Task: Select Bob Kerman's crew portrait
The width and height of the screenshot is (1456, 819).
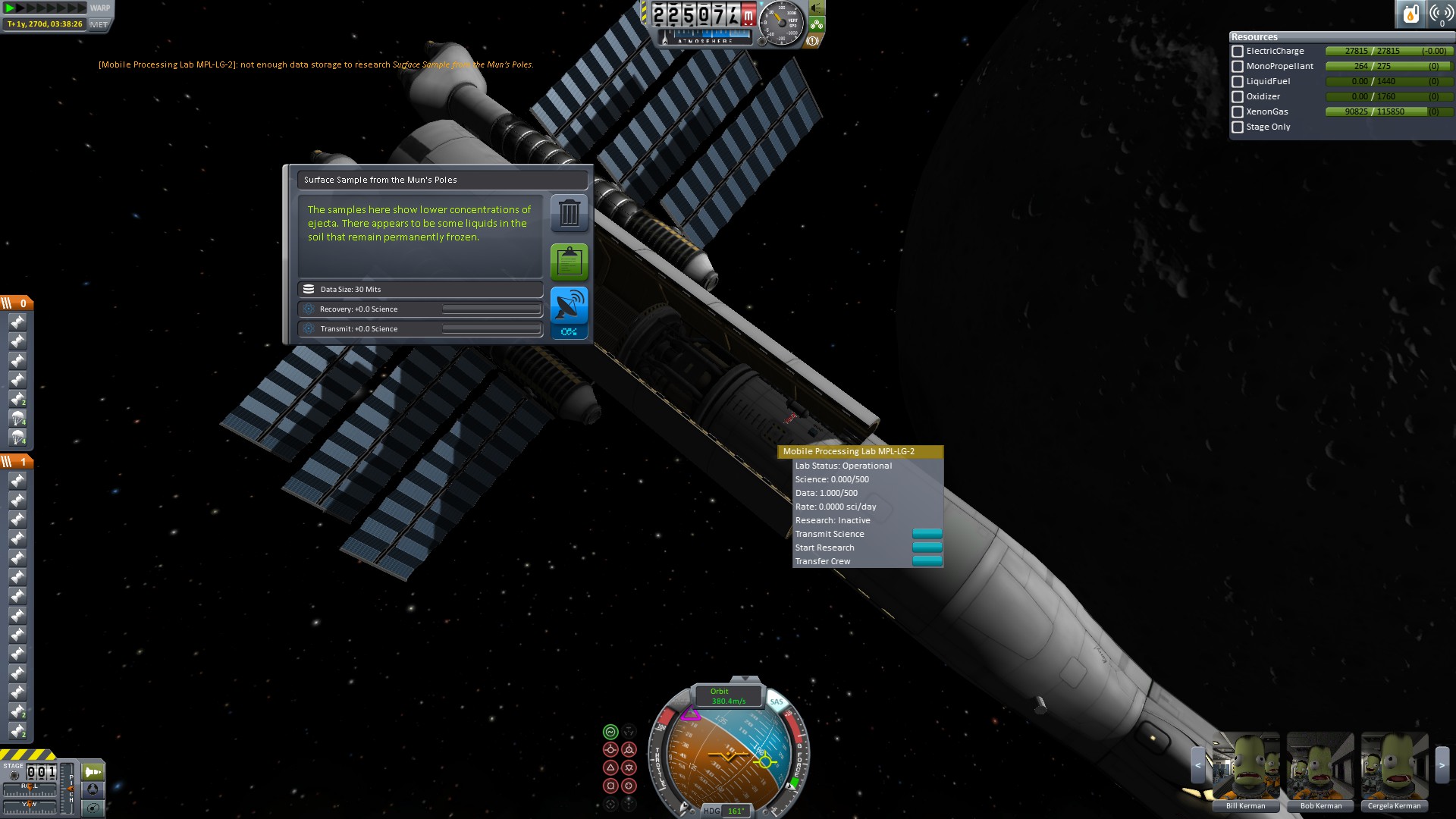Action: point(1320,767)
